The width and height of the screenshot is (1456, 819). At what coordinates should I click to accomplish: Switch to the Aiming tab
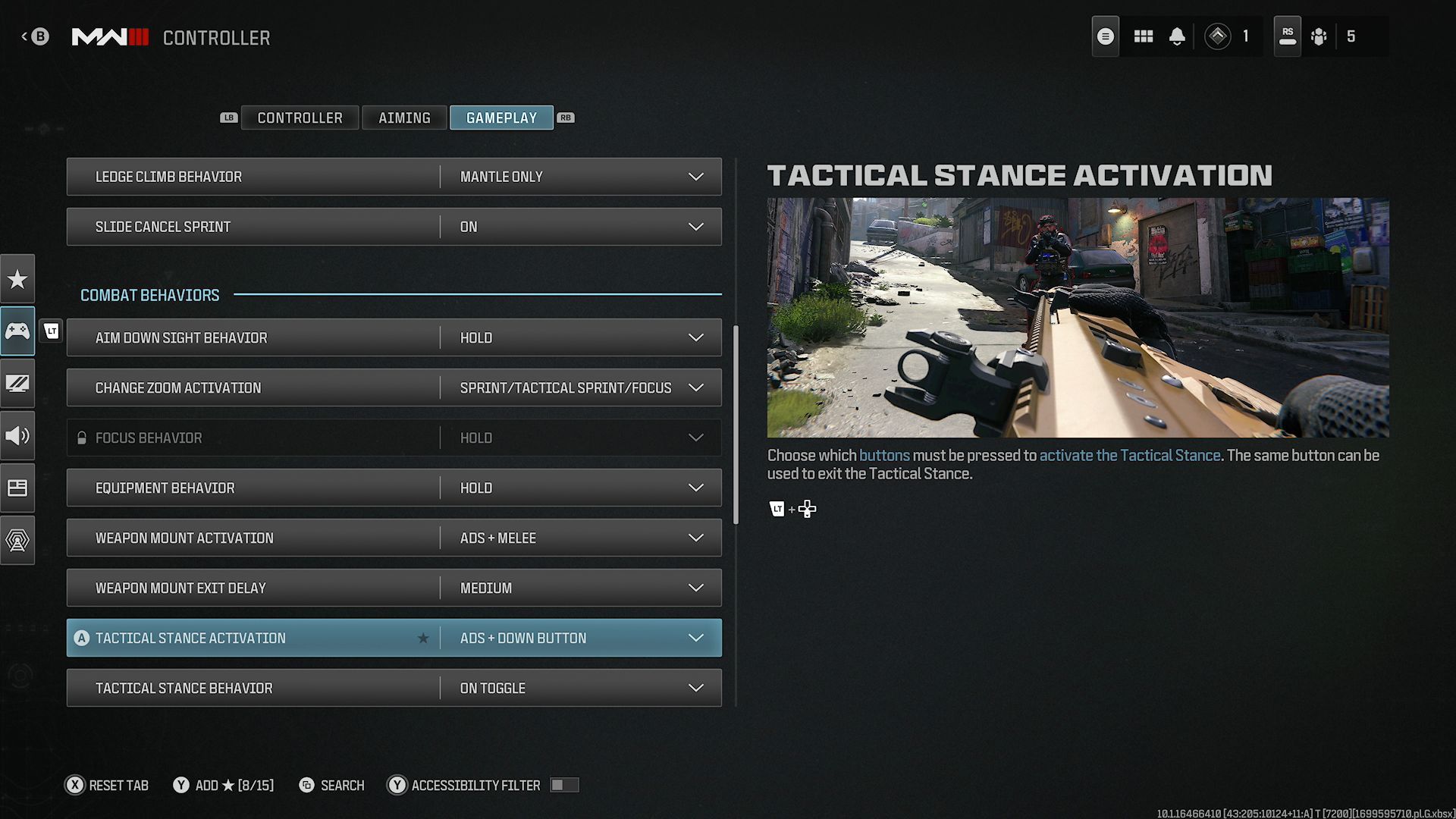(404, 118)
